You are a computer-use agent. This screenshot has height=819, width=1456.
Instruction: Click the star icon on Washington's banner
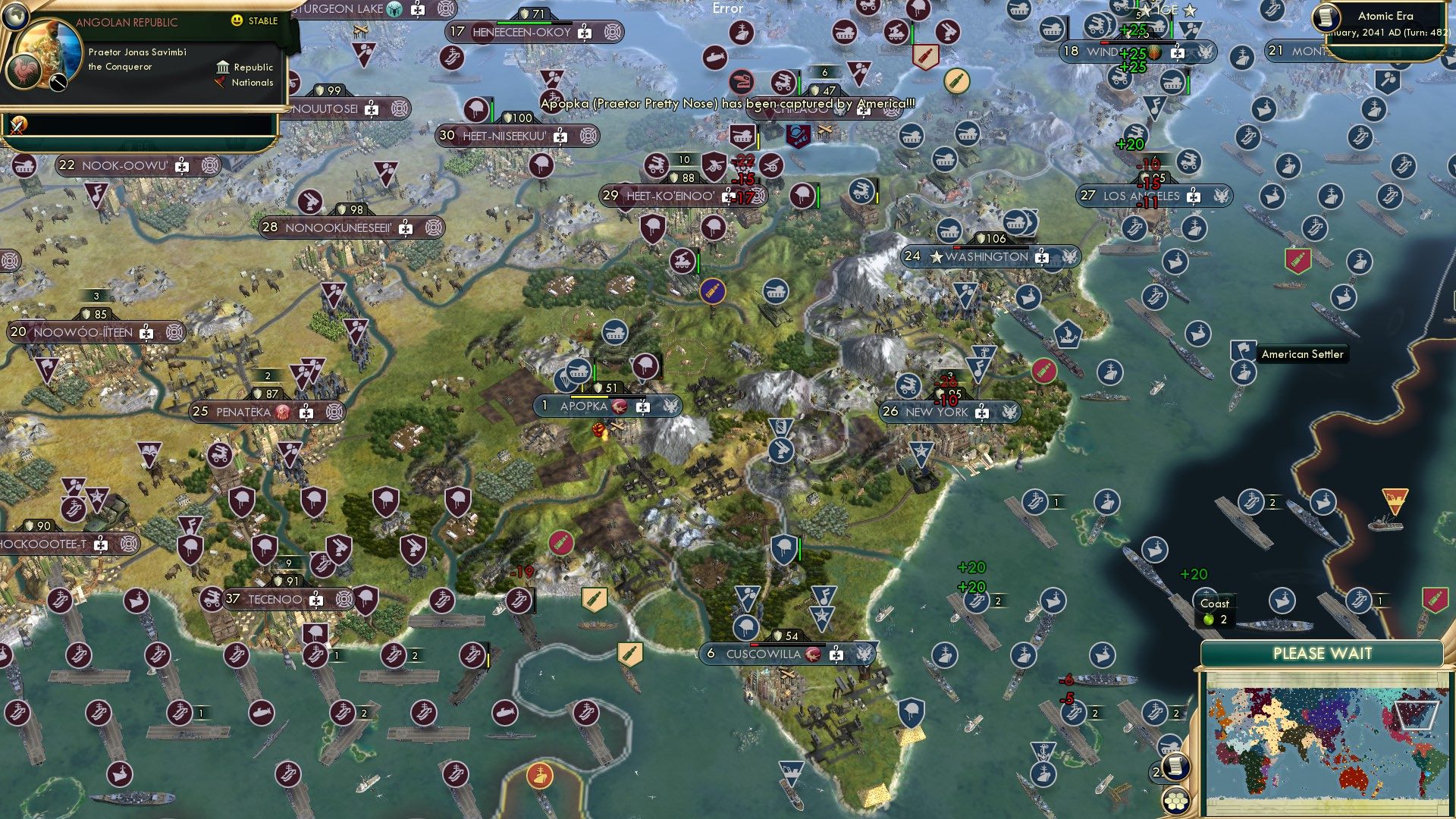click(936, 257)
